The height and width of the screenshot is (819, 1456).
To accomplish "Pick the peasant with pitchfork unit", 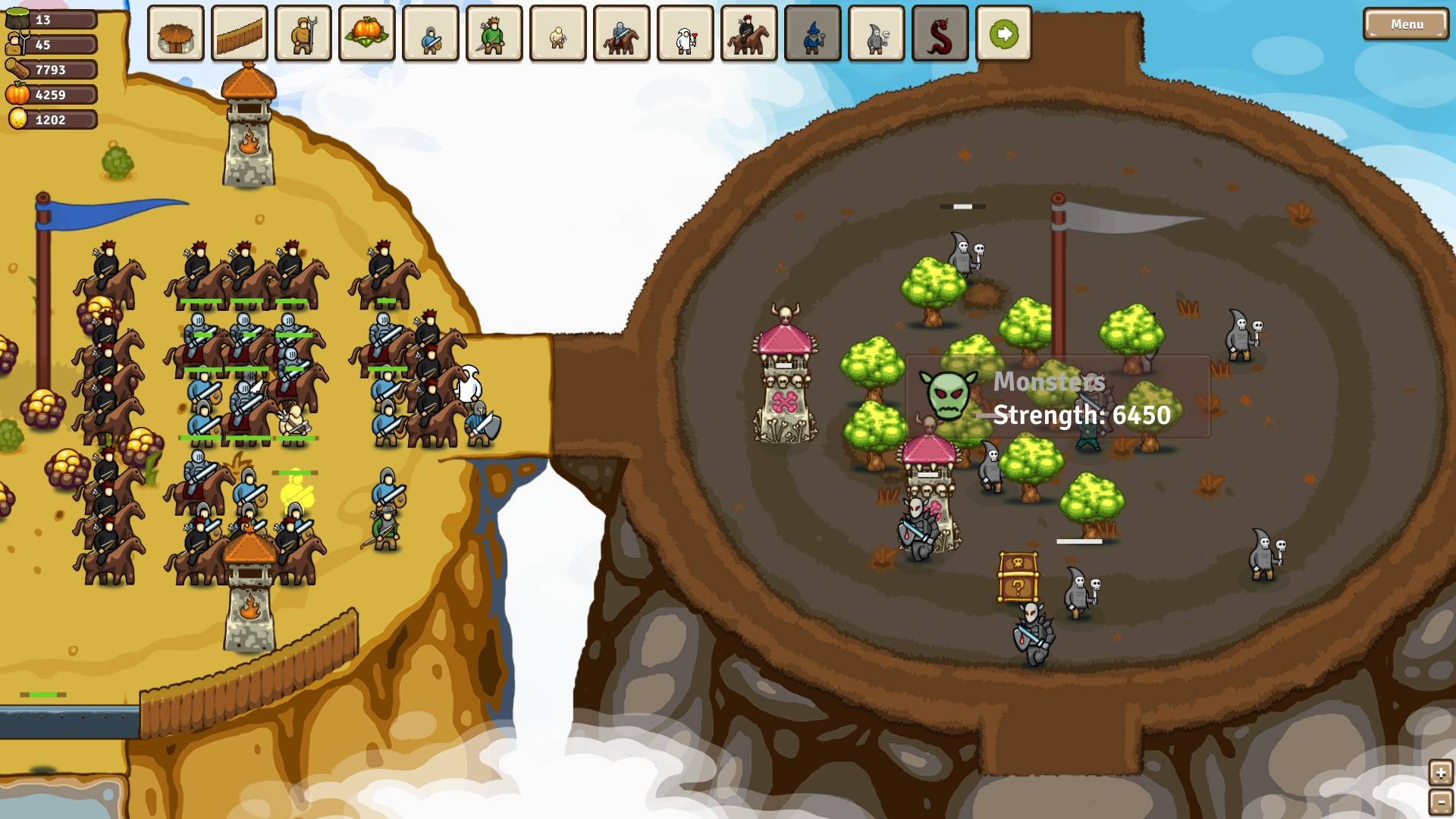I will click(303, 34).
